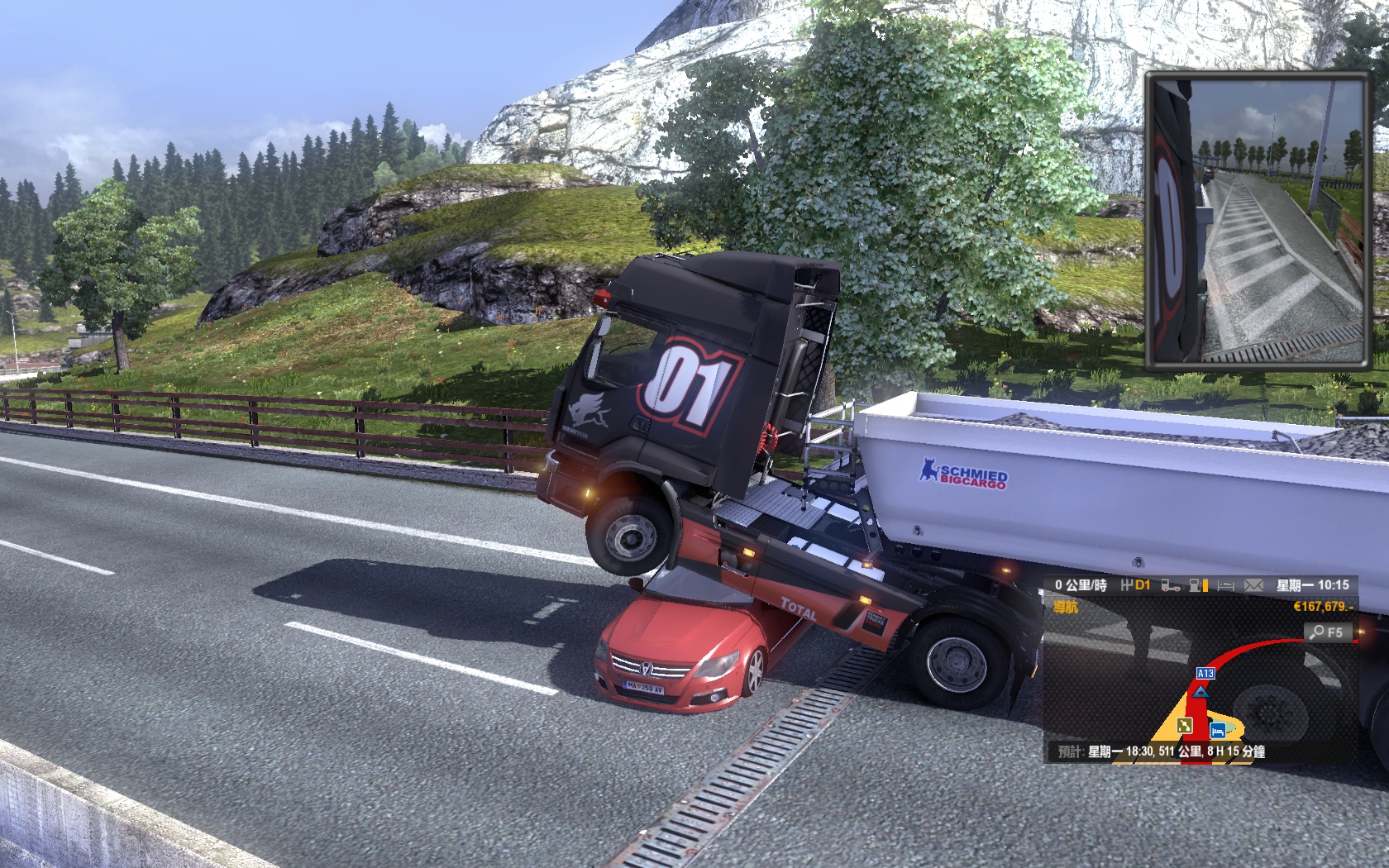Select the fuel pump indicator icon
Screen dimensions: 1389x868
pyautogui.click(x=1197, y=585)
